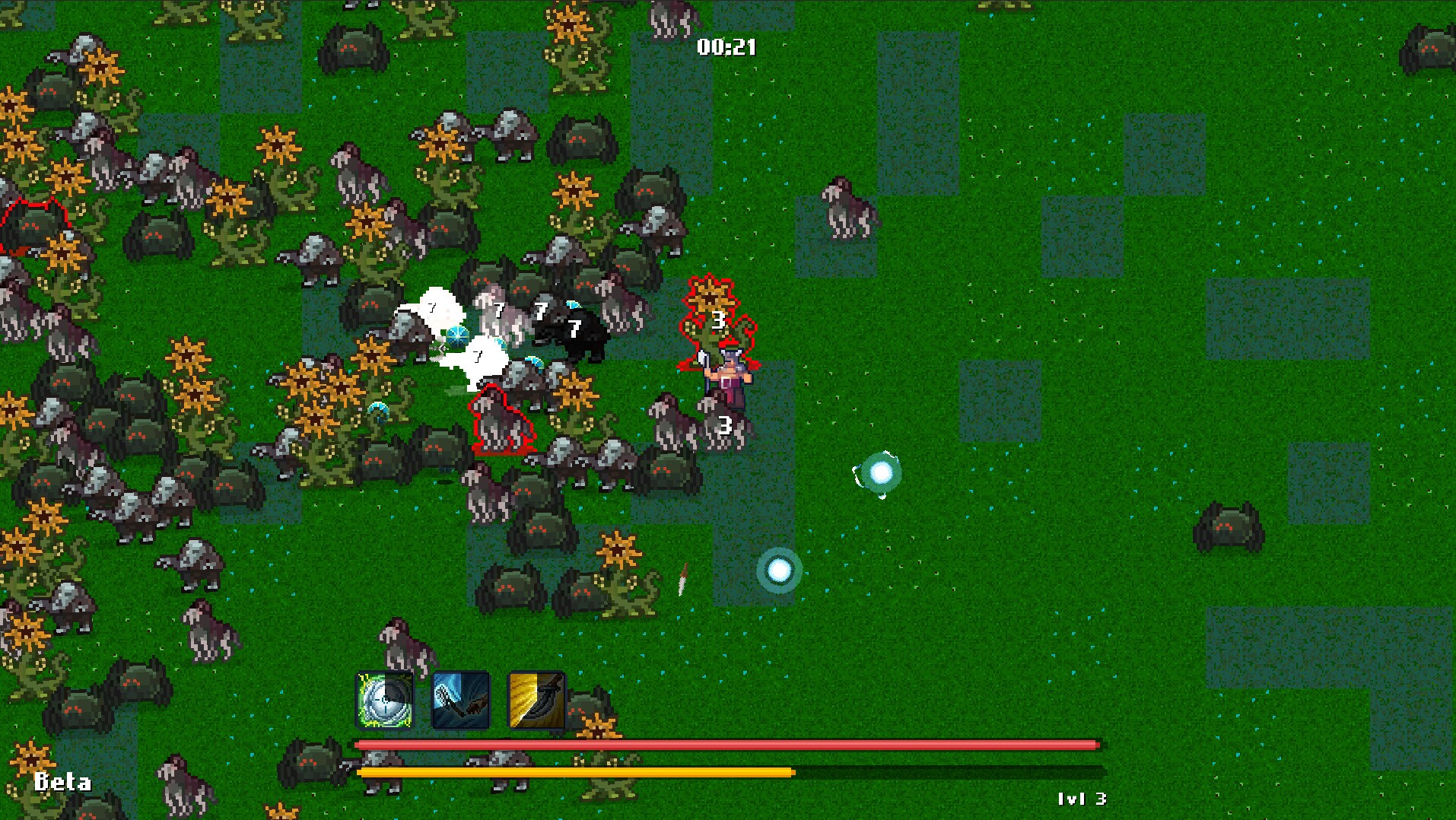Click the smaller blue experience orb below it

780,571
